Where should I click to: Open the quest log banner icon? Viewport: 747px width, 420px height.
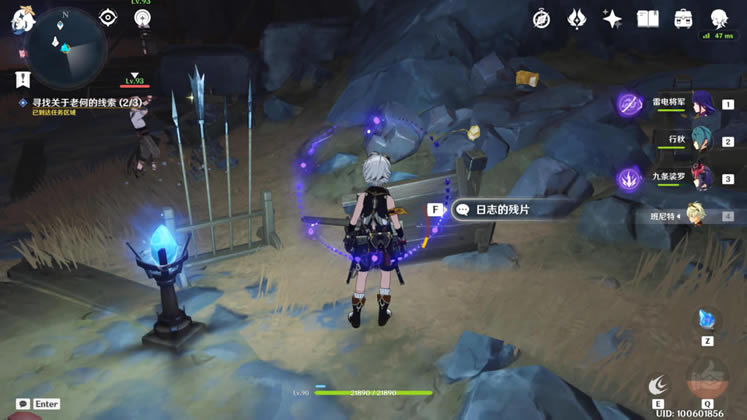point(22,79)
